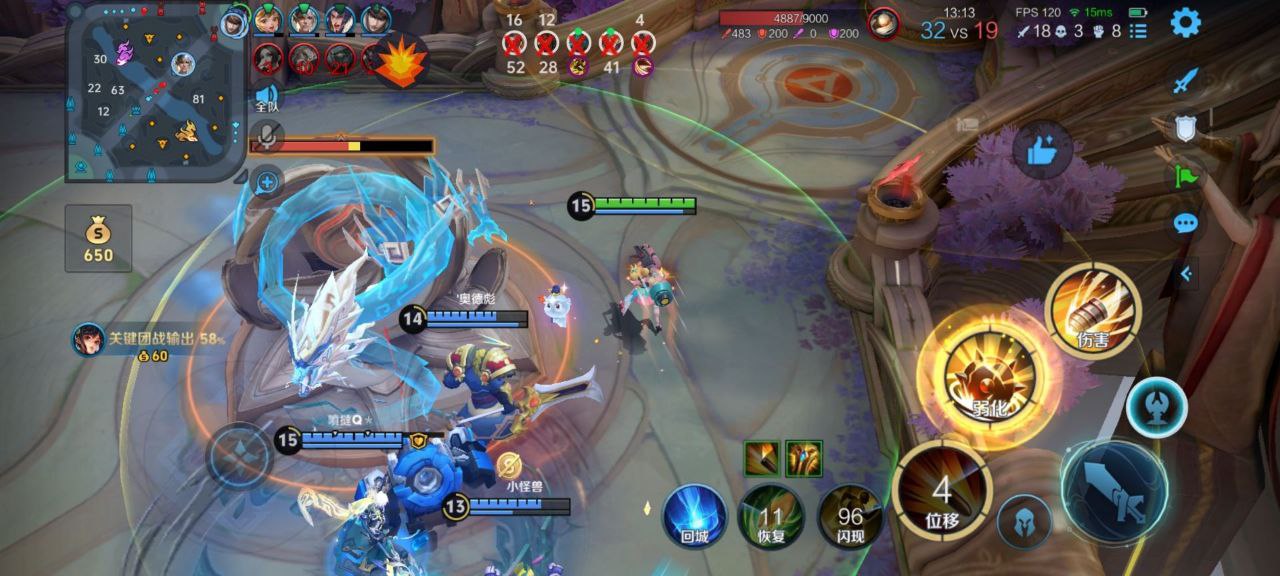Send a thumbs-up like
The width and height of the screenshot is (1280, 576).
[x=1042, y=151]
